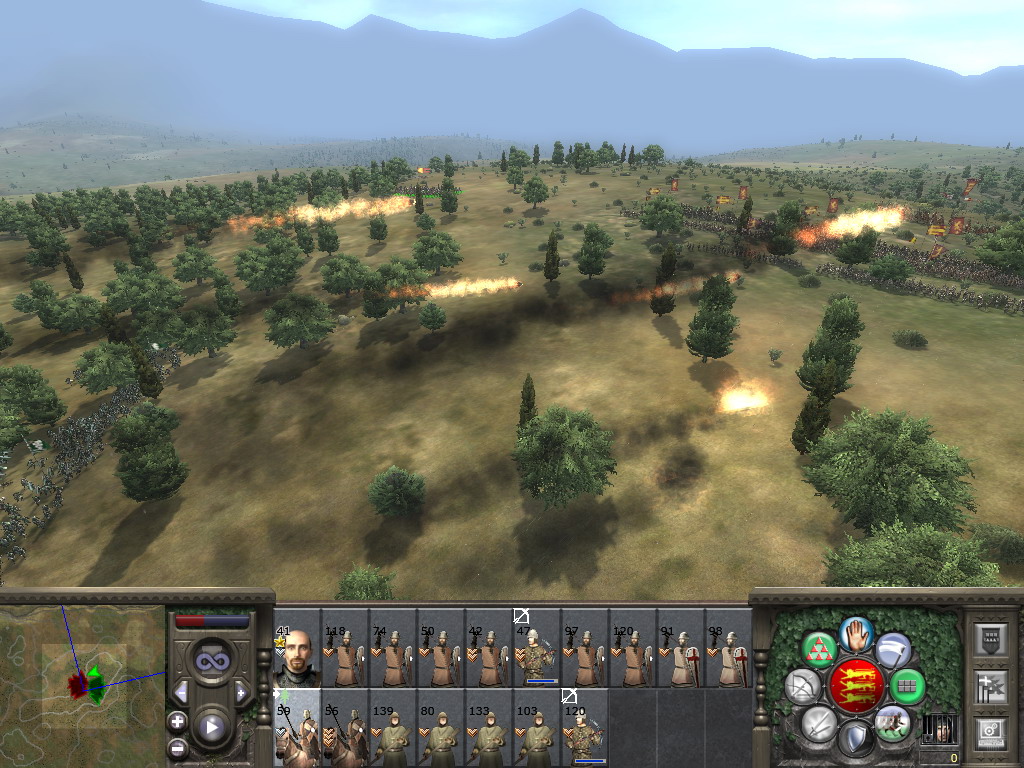The width and height of the screenshot is (1024, 768).
Task: Click the play button for game speed
Action: 211,727
